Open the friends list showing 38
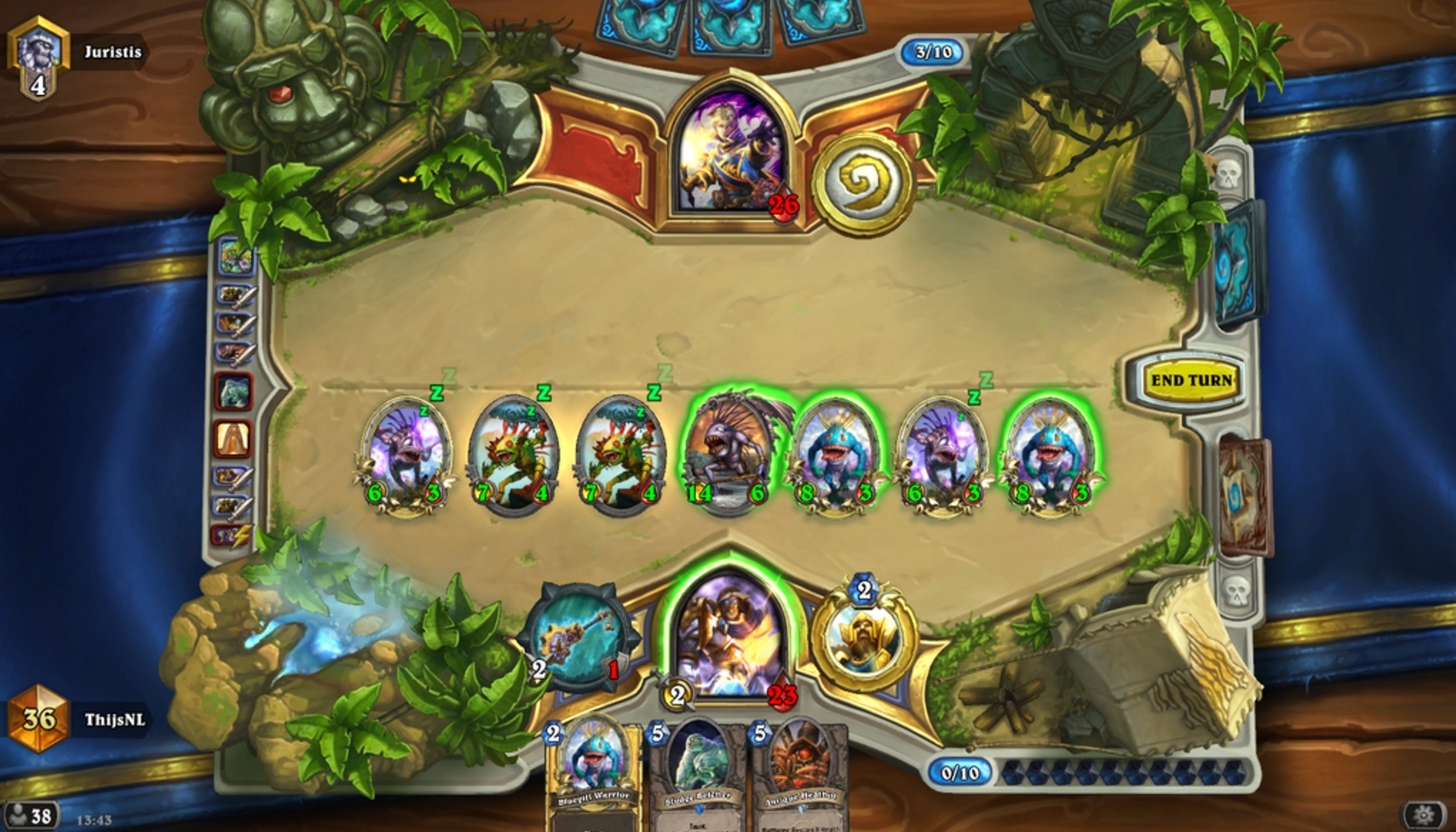Image resolution: width=1456 pixels, height=832 pixels. (x=29, y=816)
